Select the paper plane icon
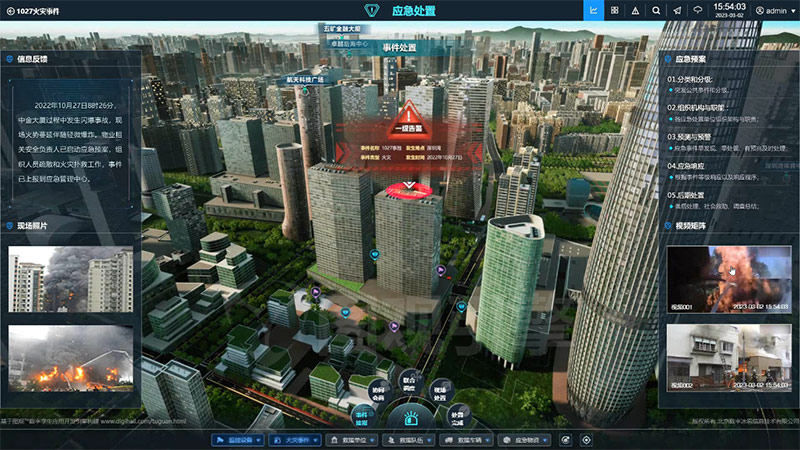This screenshot has width=800, height=450. tap(677, 10)
